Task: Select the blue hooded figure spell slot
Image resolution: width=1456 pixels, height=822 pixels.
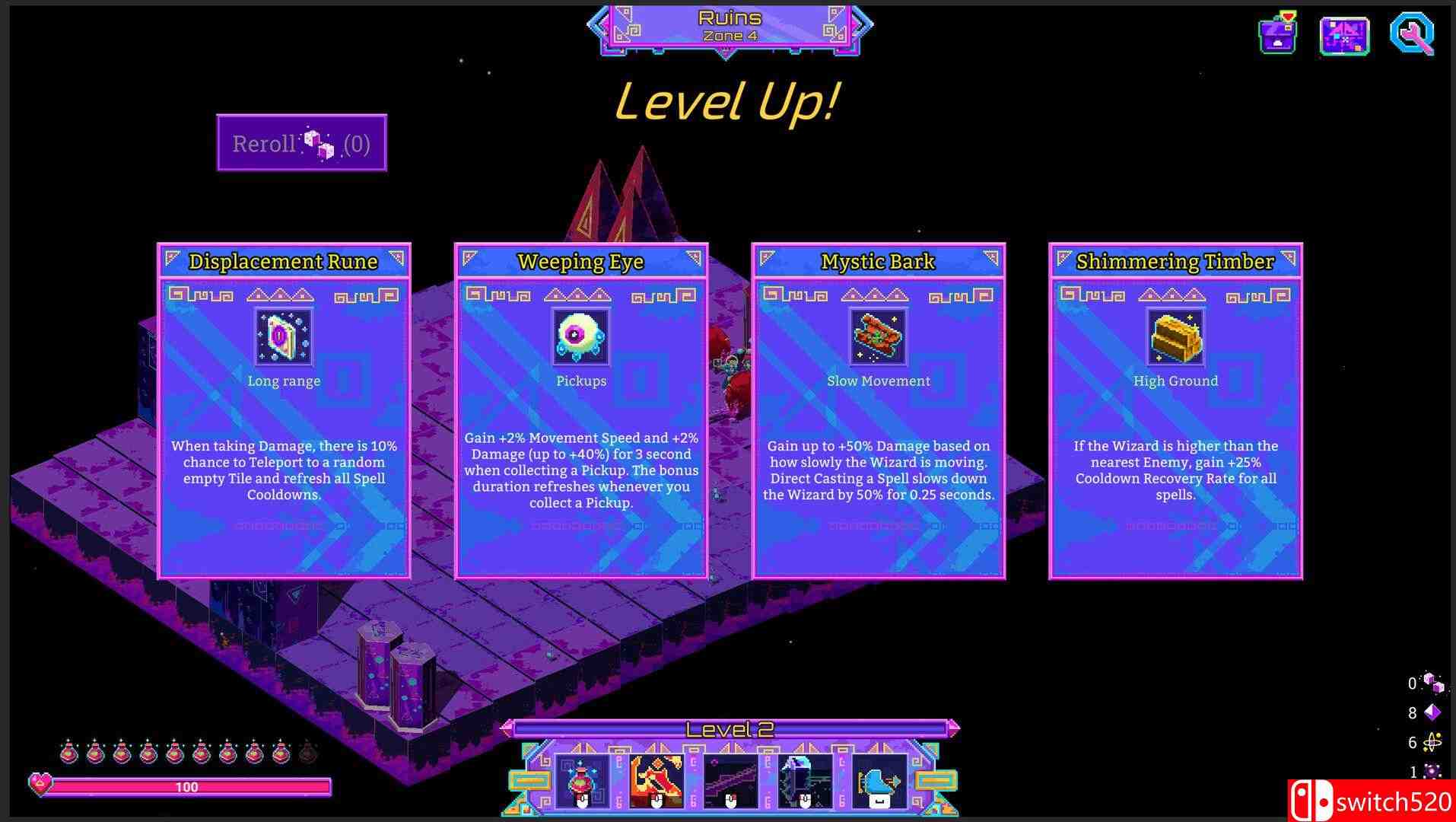Action: tap(805, 782)
